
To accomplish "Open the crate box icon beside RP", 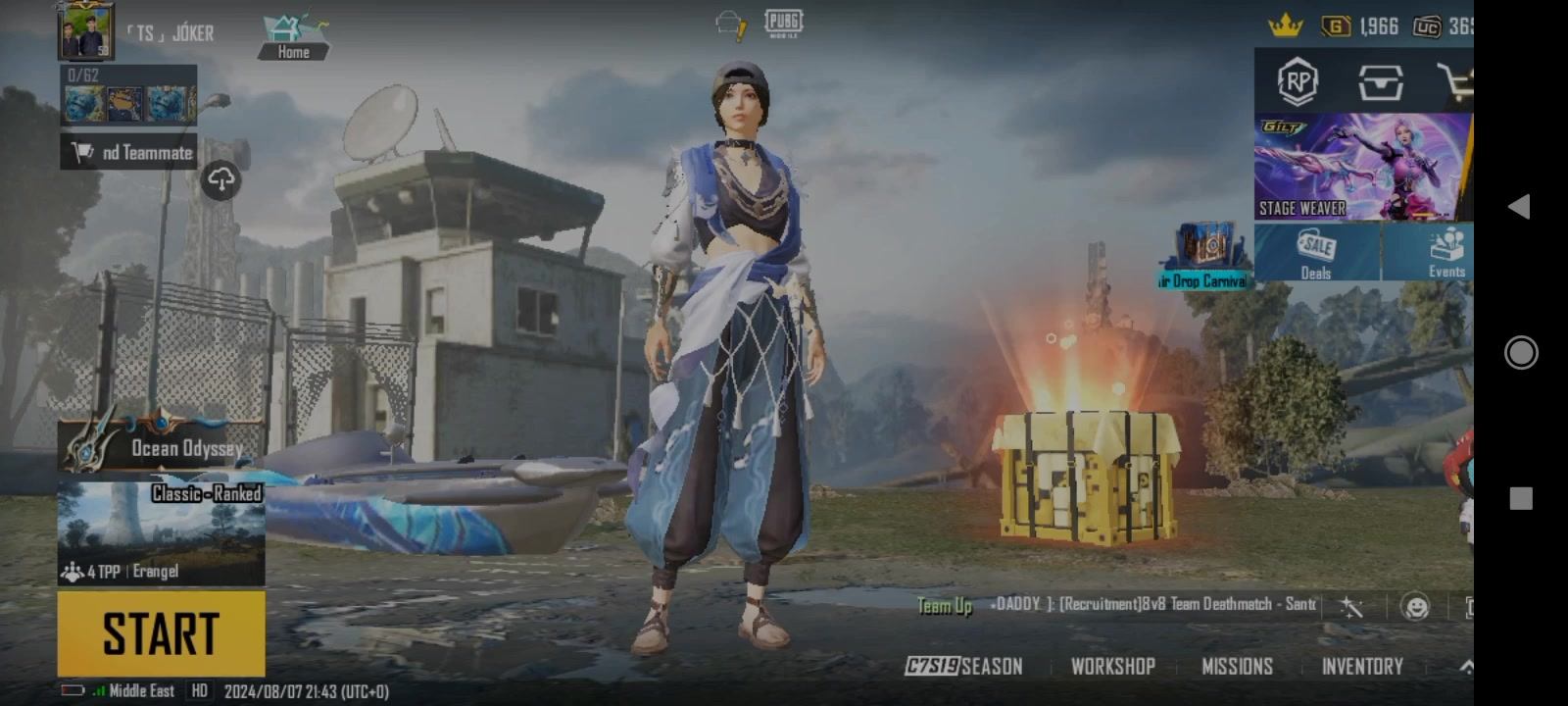I will pos(1380,82).
